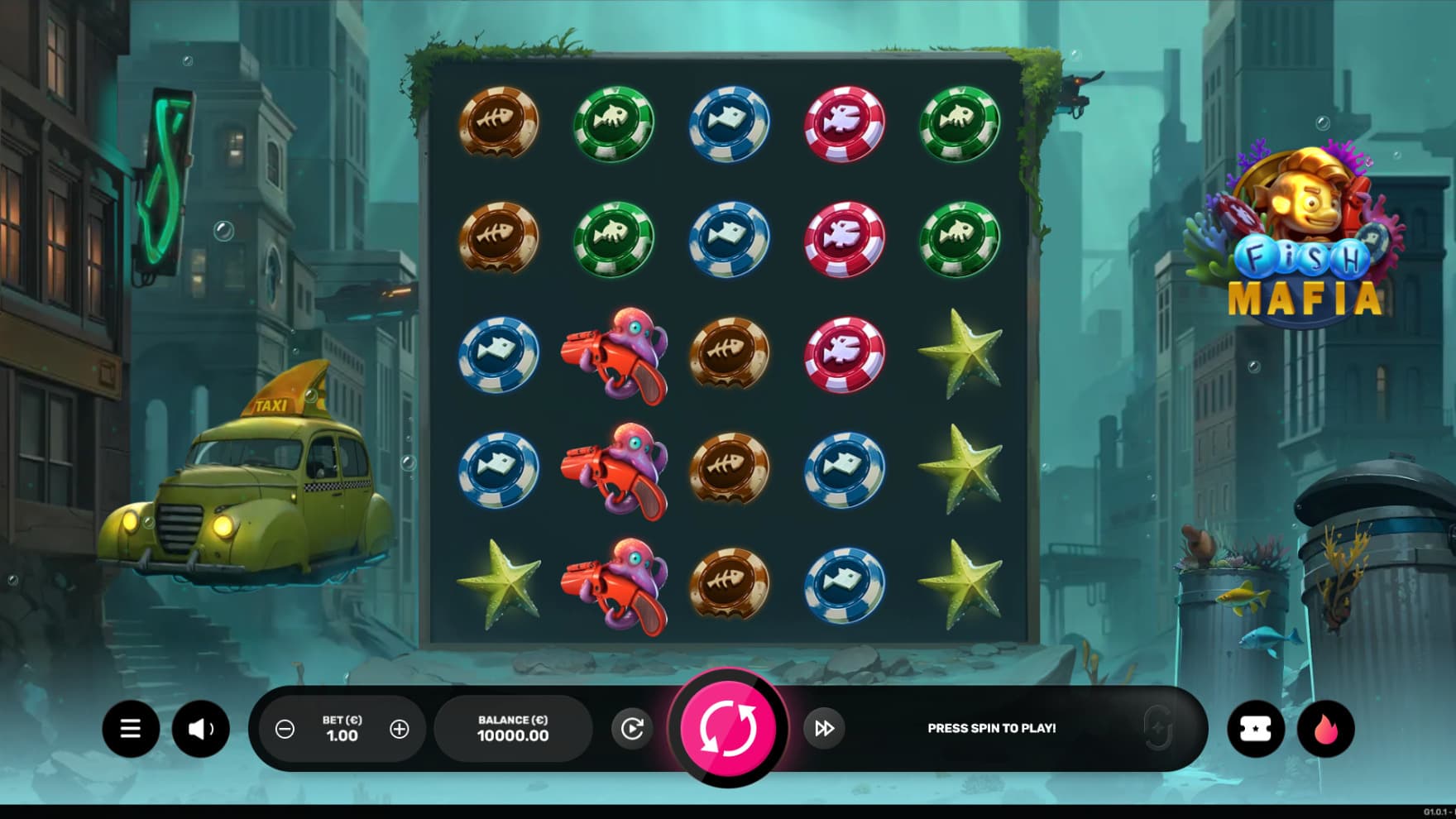
Task: Decrease the bet with the minus button
Action: pos(285,729)
